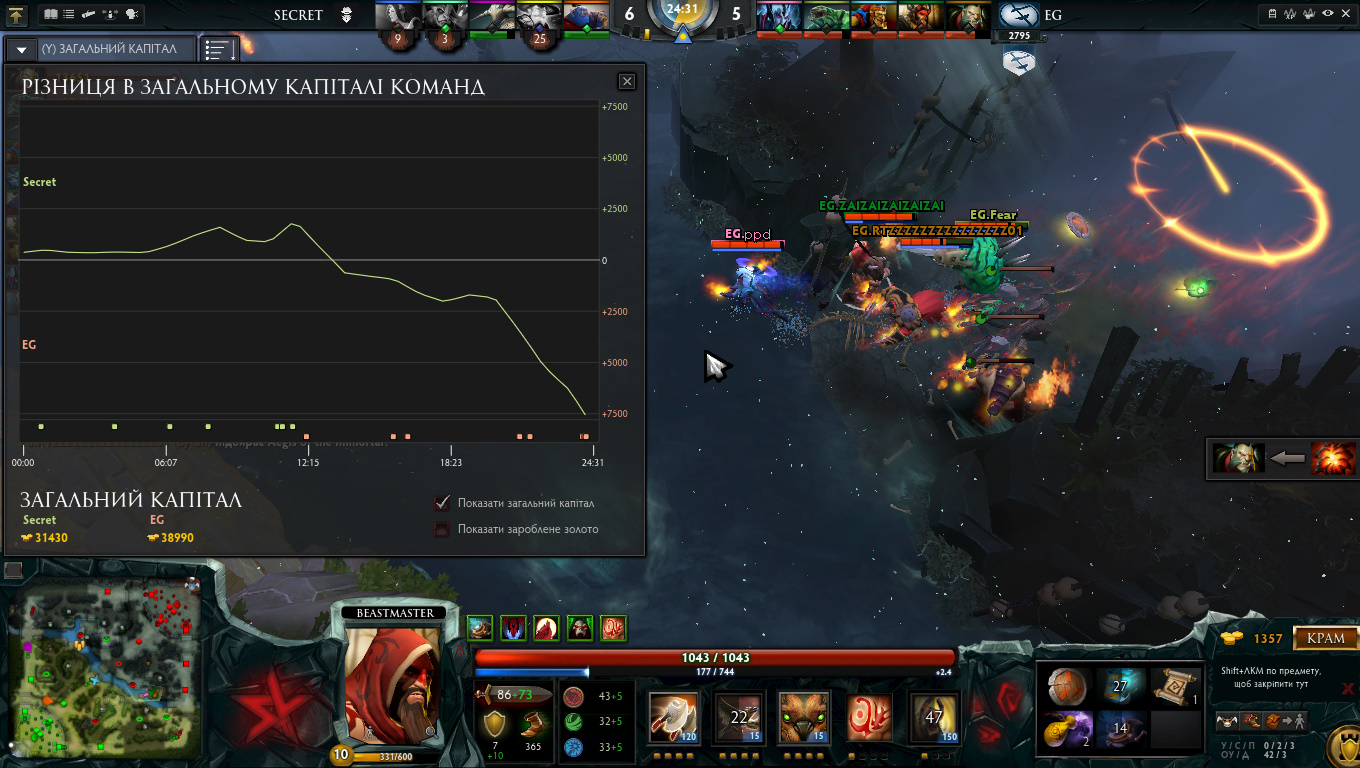Viewport: 1360px width, 768px height.
Task: Enable the 'Показати зароблене золото' checkbox
Action: click(x=442, y=529)
